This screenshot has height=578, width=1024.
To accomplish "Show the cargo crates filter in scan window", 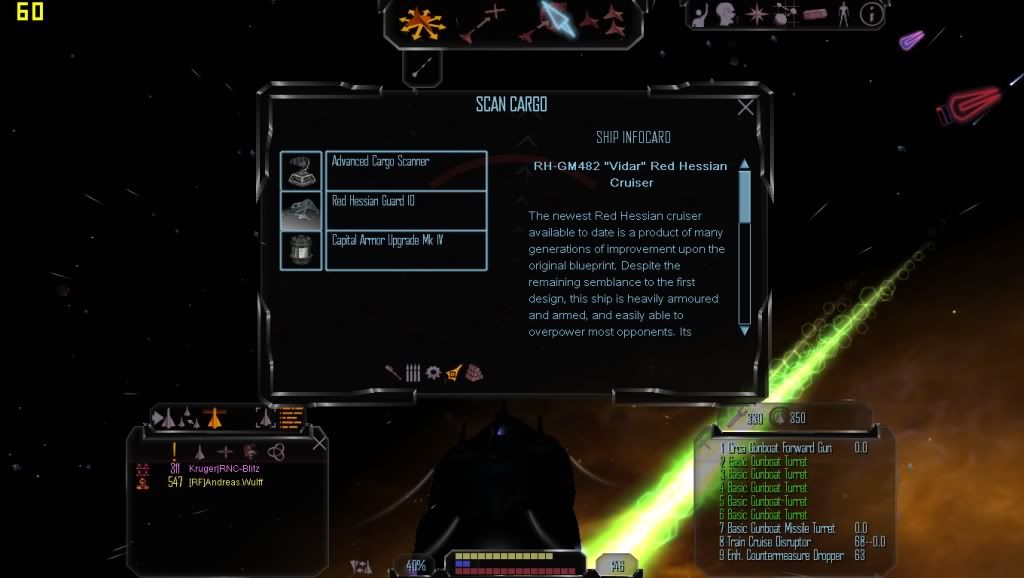I will pos(474,373).
